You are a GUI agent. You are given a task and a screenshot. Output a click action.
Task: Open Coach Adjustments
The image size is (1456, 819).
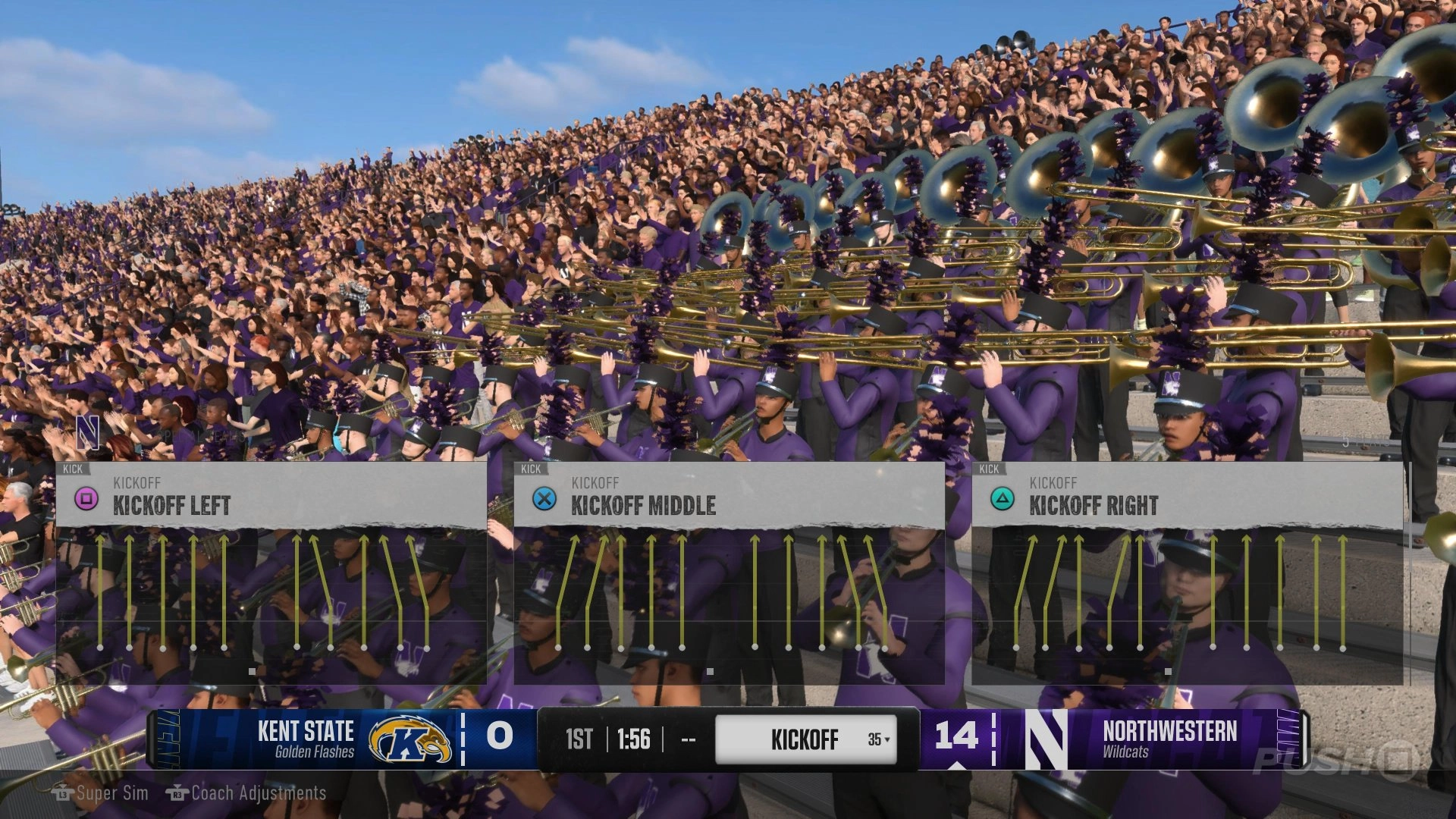pos(258,794)
